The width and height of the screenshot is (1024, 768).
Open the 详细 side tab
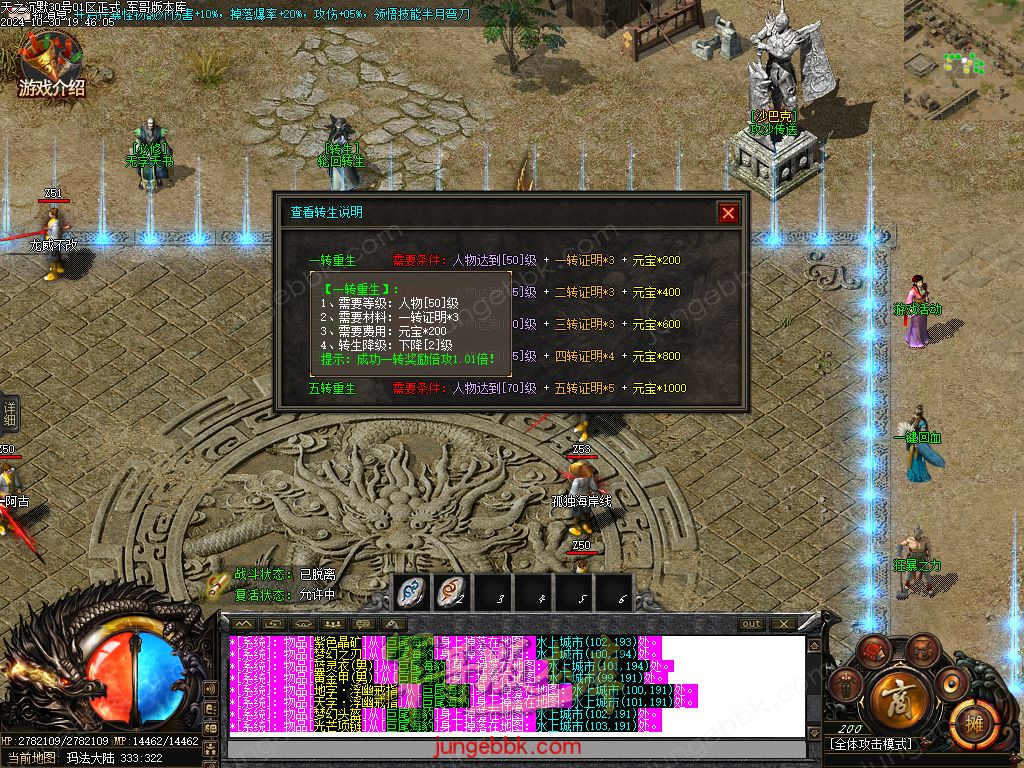[x=9, y=412]
